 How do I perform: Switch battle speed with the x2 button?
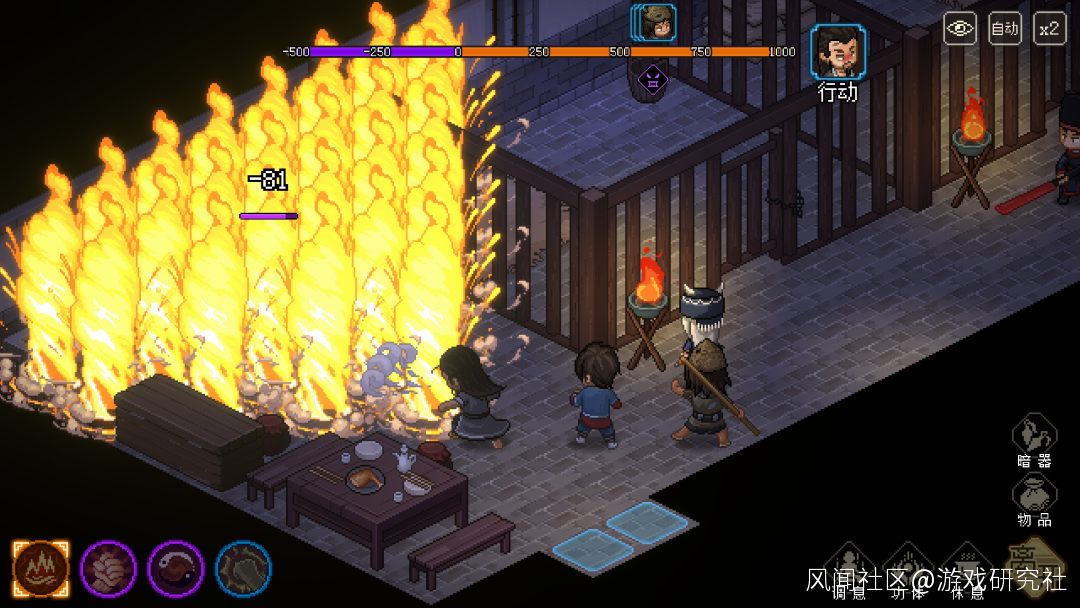(x=1048, y=28)
